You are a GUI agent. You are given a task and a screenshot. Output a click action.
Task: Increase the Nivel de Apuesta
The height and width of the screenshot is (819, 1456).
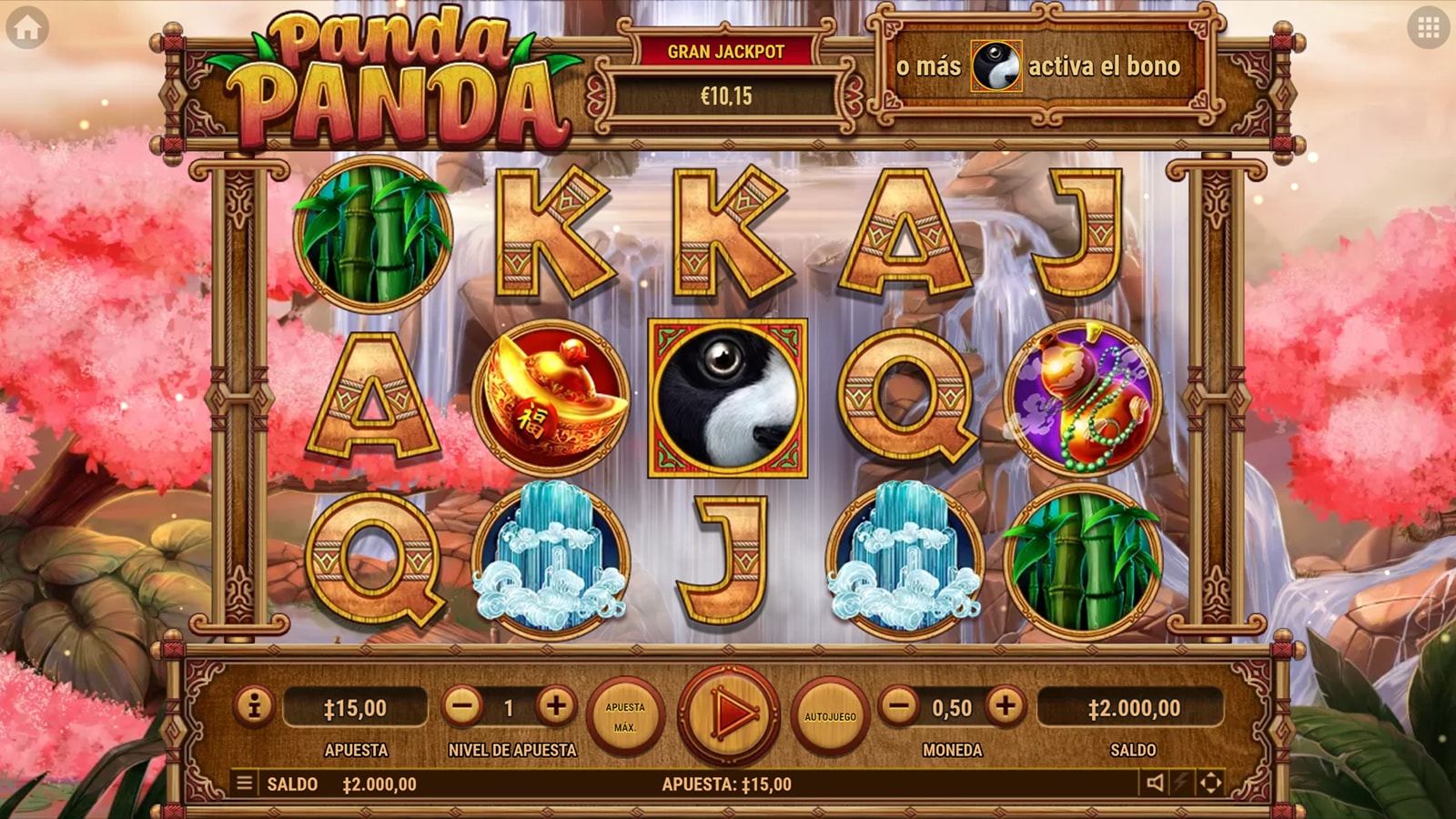click(x=556, y=706)
